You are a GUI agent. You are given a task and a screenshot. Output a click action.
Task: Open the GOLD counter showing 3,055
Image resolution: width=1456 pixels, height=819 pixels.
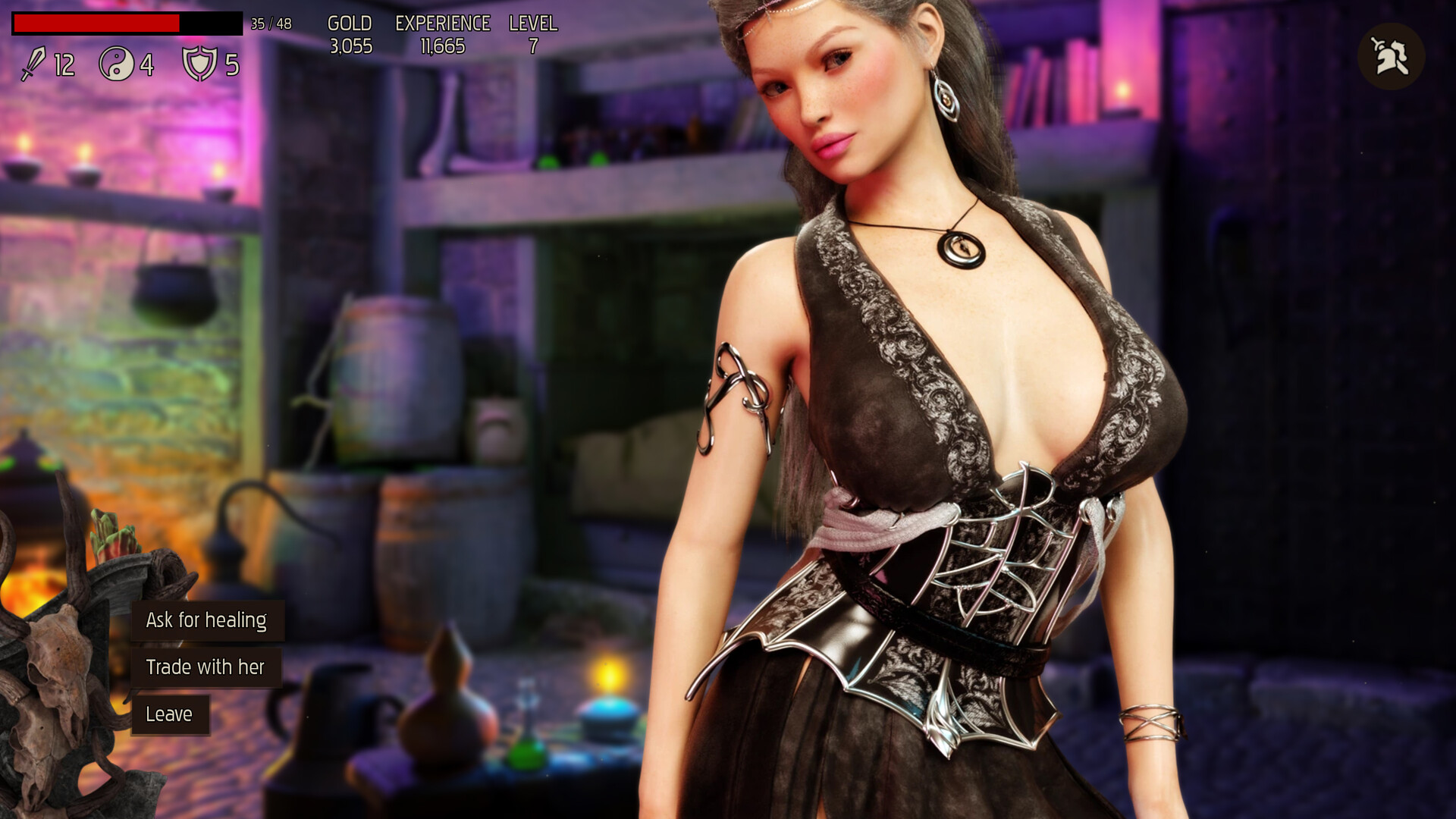[350, 34]
